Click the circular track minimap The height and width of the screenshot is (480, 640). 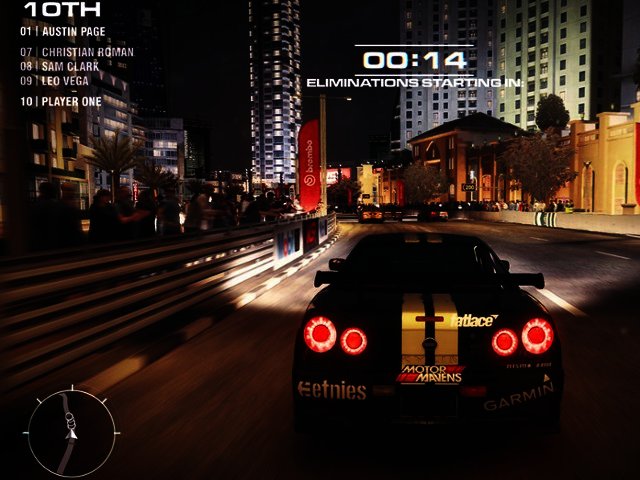(69, 432)
